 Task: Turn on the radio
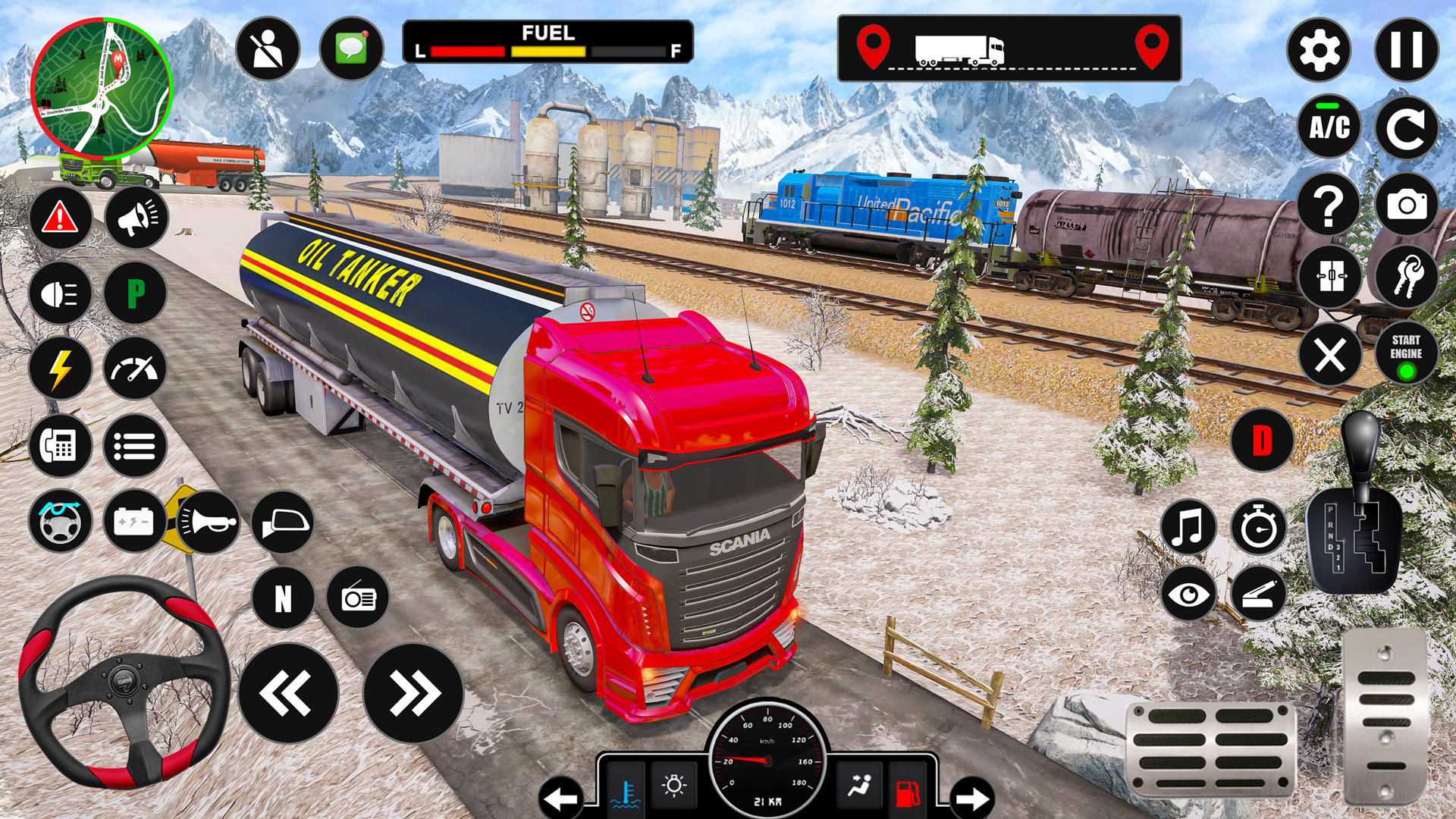click(358, 598)
